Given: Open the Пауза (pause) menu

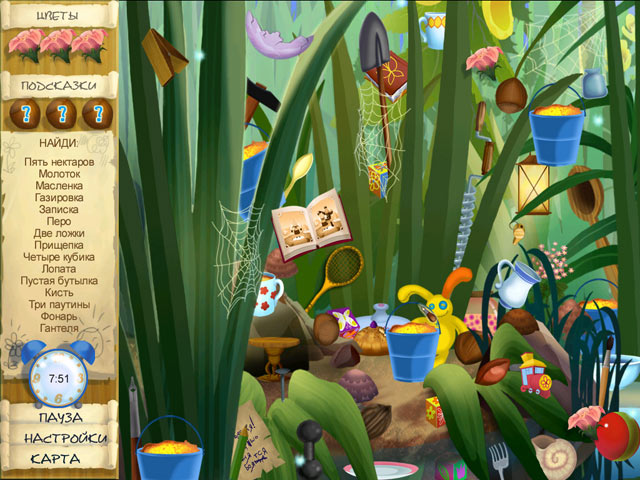Looking at the screenshot, I should tap(56, 417).
